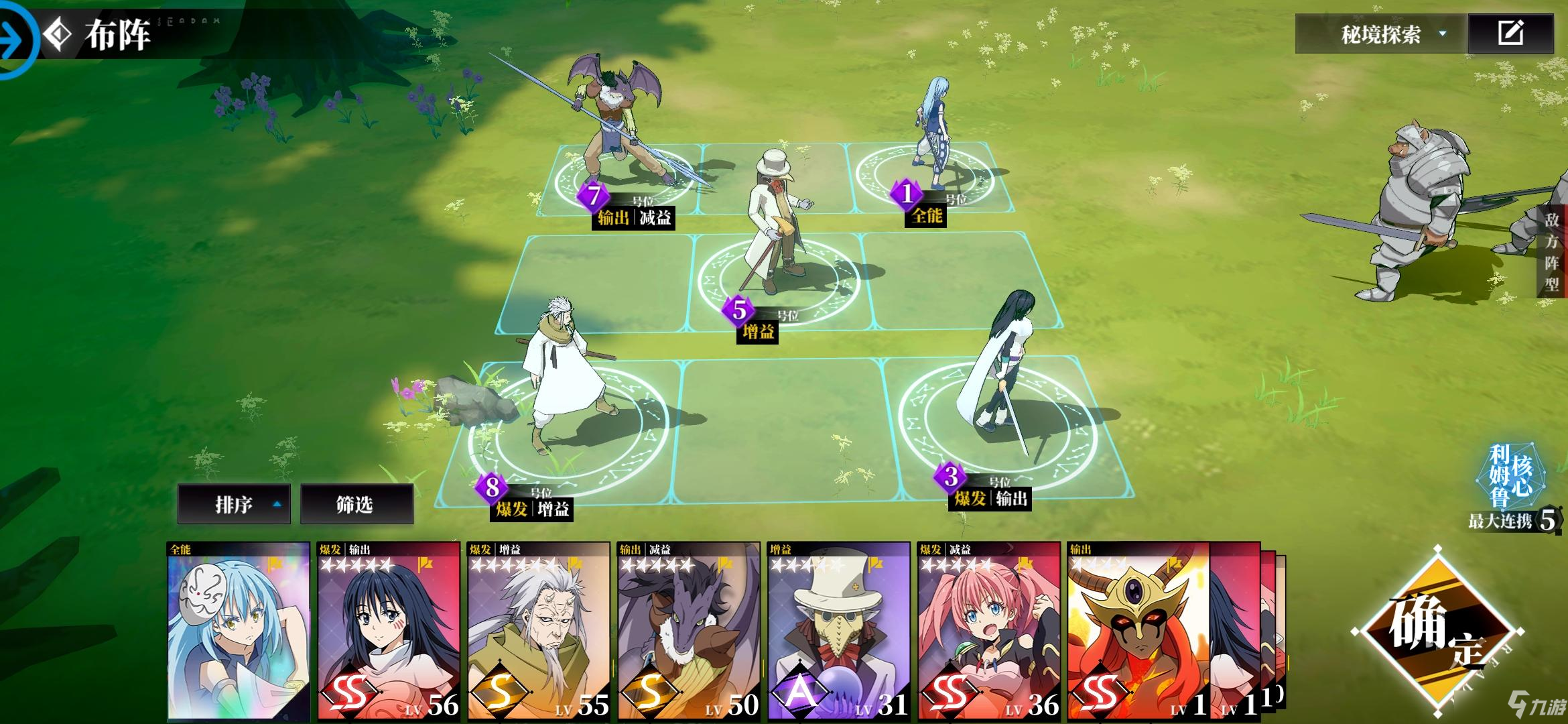Select the pink-haired SS card level 36
Image resolution: width=1568 pixels, height=724 pixels.
tap(989, 630)
